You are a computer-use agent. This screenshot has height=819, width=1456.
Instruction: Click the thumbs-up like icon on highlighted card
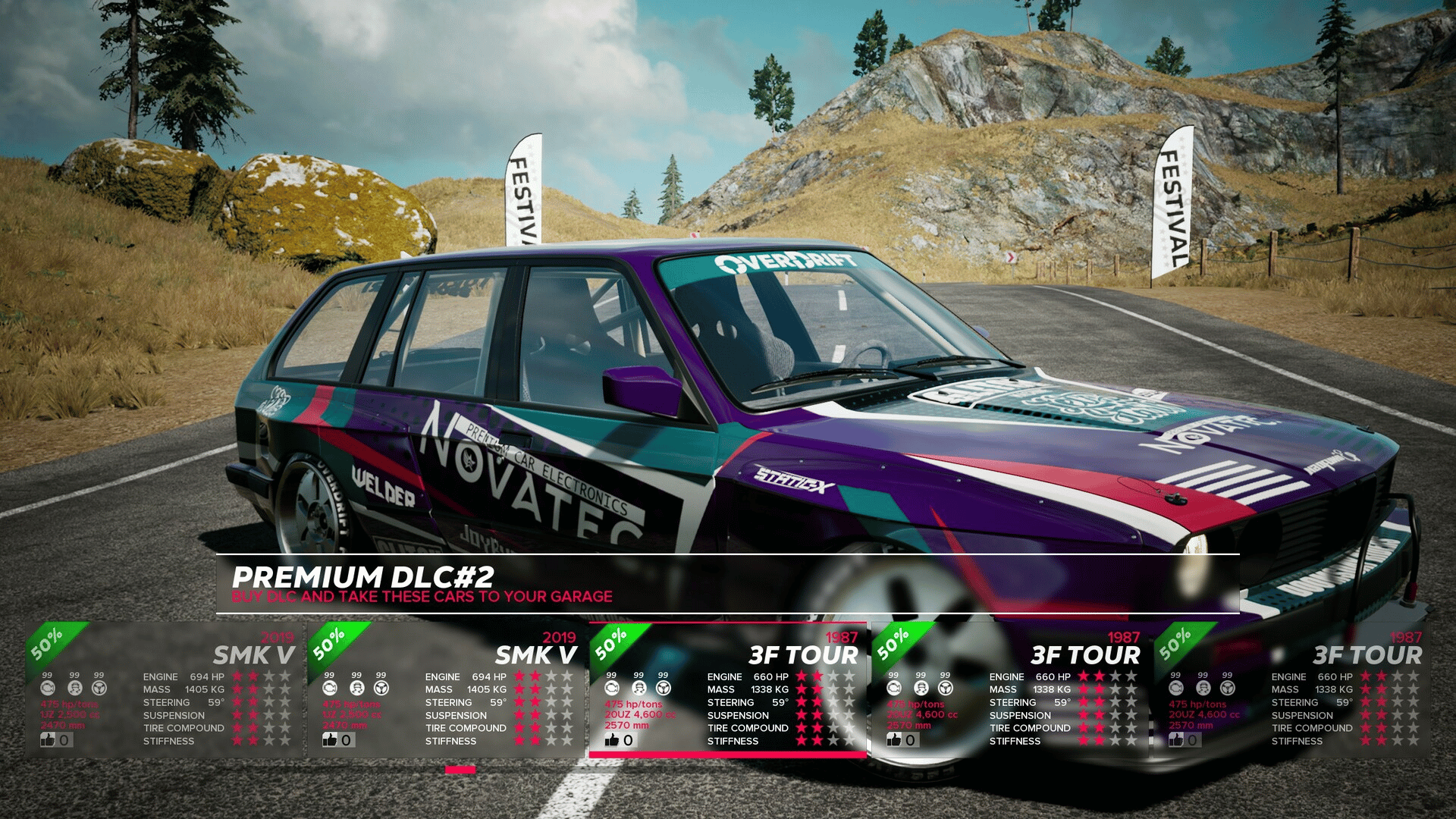(x=612, y=740)
